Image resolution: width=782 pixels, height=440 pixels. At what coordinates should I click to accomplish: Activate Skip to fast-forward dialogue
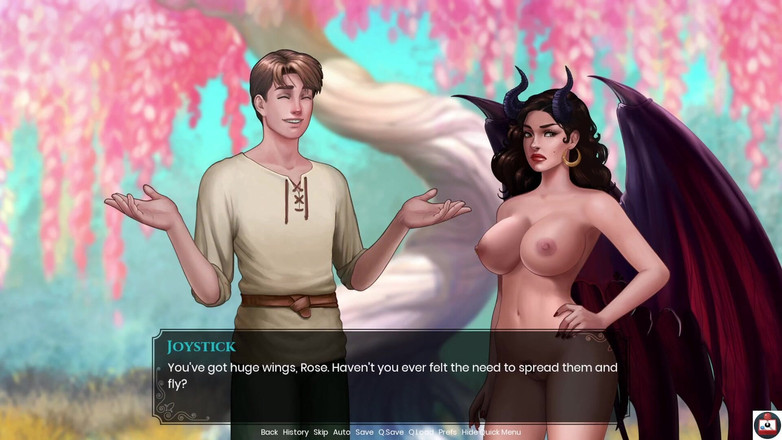[320, 432]
